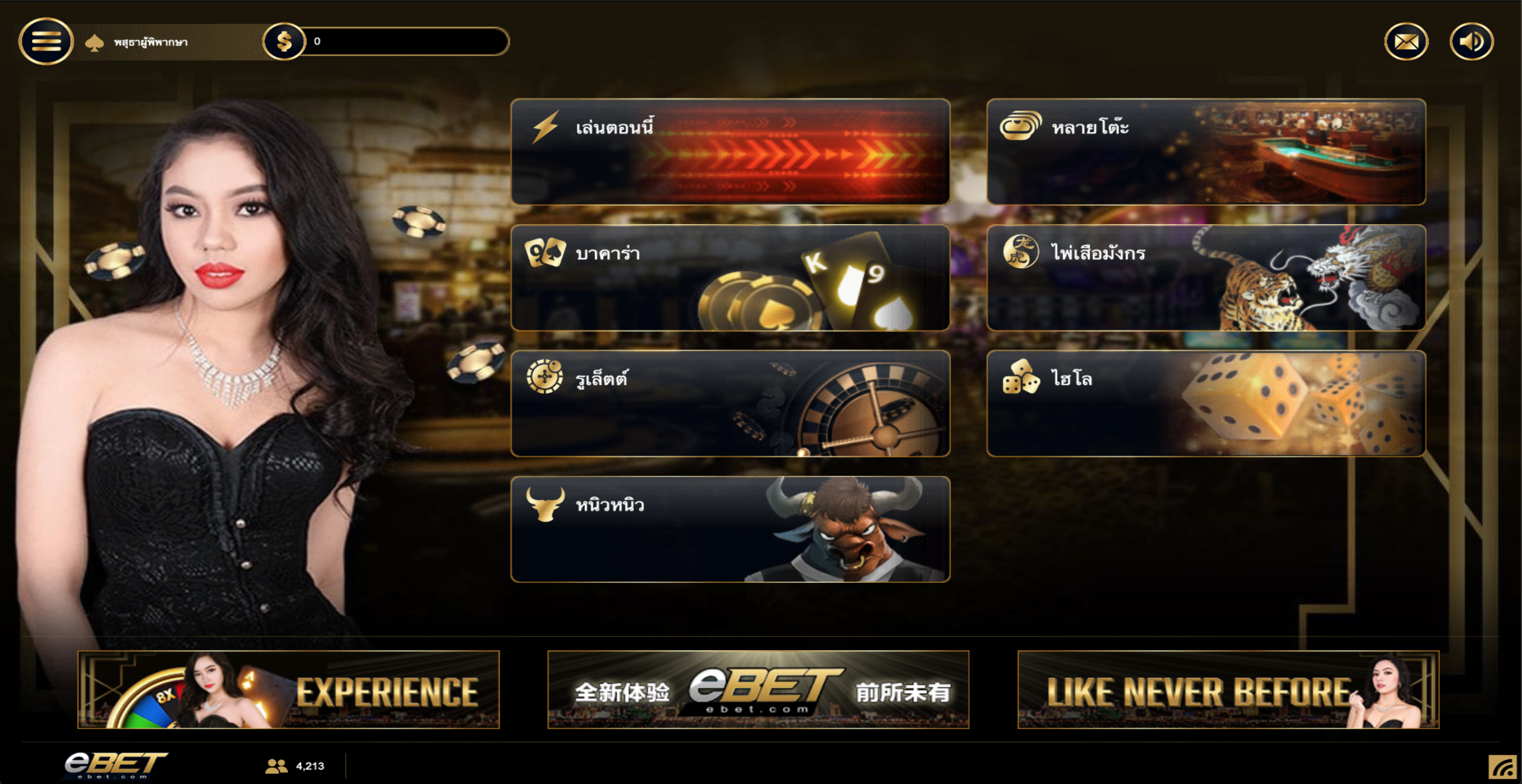Open the หนิวหนิว bull game tile

click(x=730, y=529)
